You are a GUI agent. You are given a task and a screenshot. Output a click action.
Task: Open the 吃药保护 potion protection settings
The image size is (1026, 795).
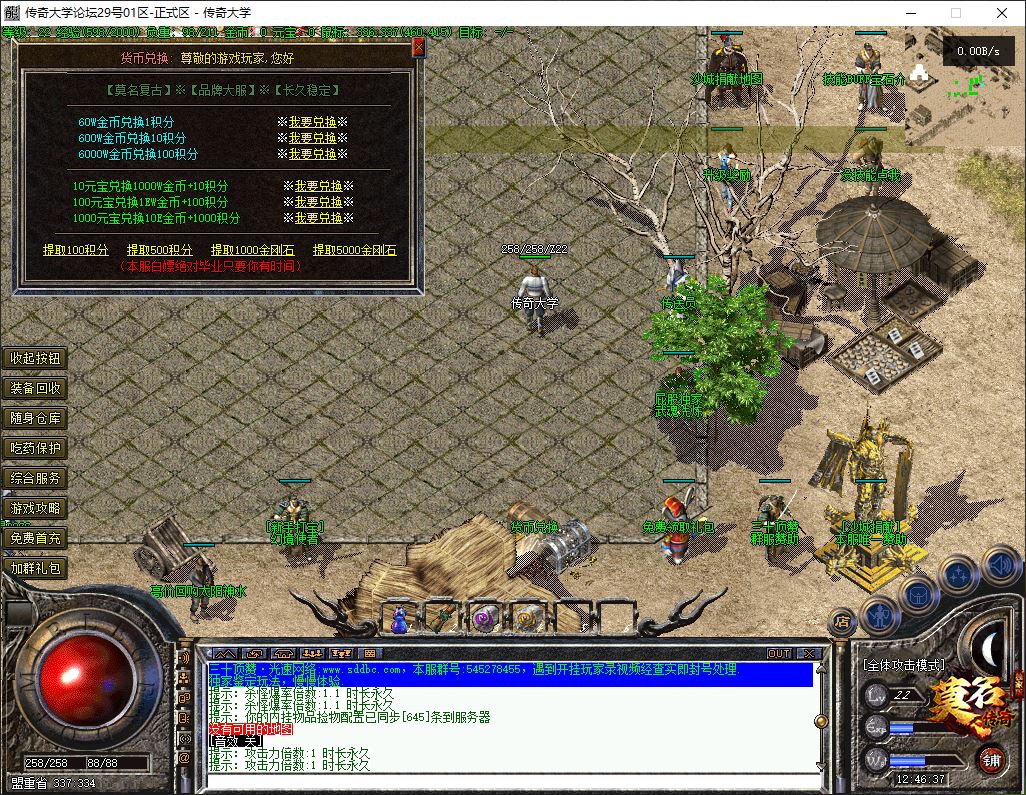pyautogui.click(x=35, y=448)
